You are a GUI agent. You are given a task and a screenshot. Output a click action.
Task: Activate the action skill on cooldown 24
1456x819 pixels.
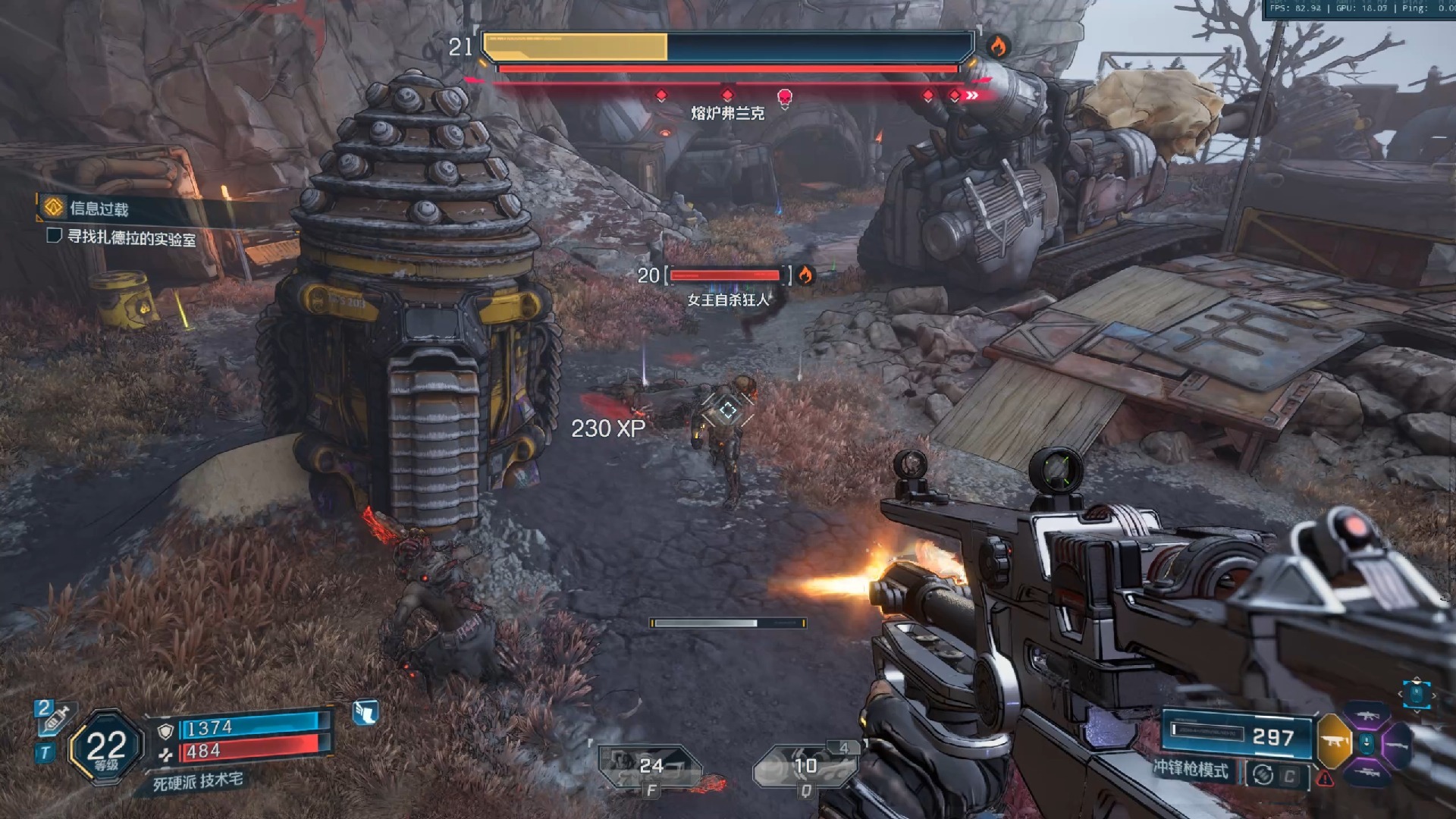[649, 767]
